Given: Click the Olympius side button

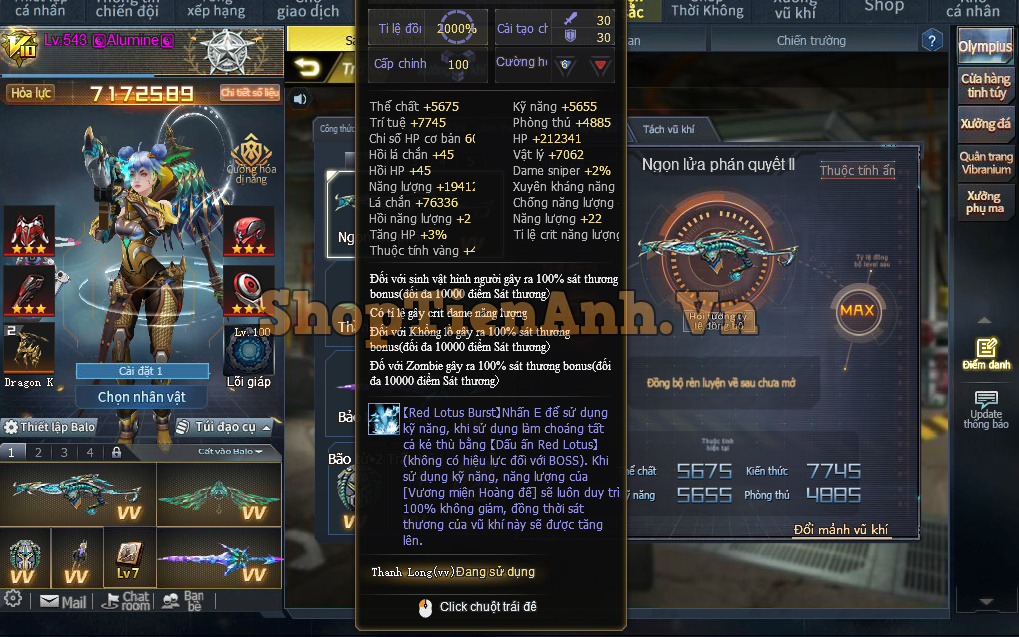Looking at the screenshot, I should click(x=985, y=47).
